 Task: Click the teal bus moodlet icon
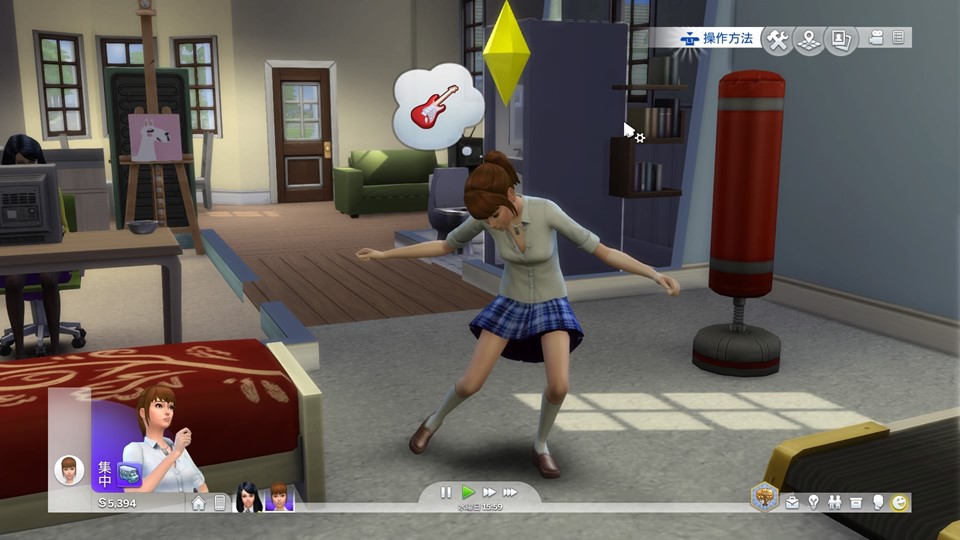click(128, 473)
